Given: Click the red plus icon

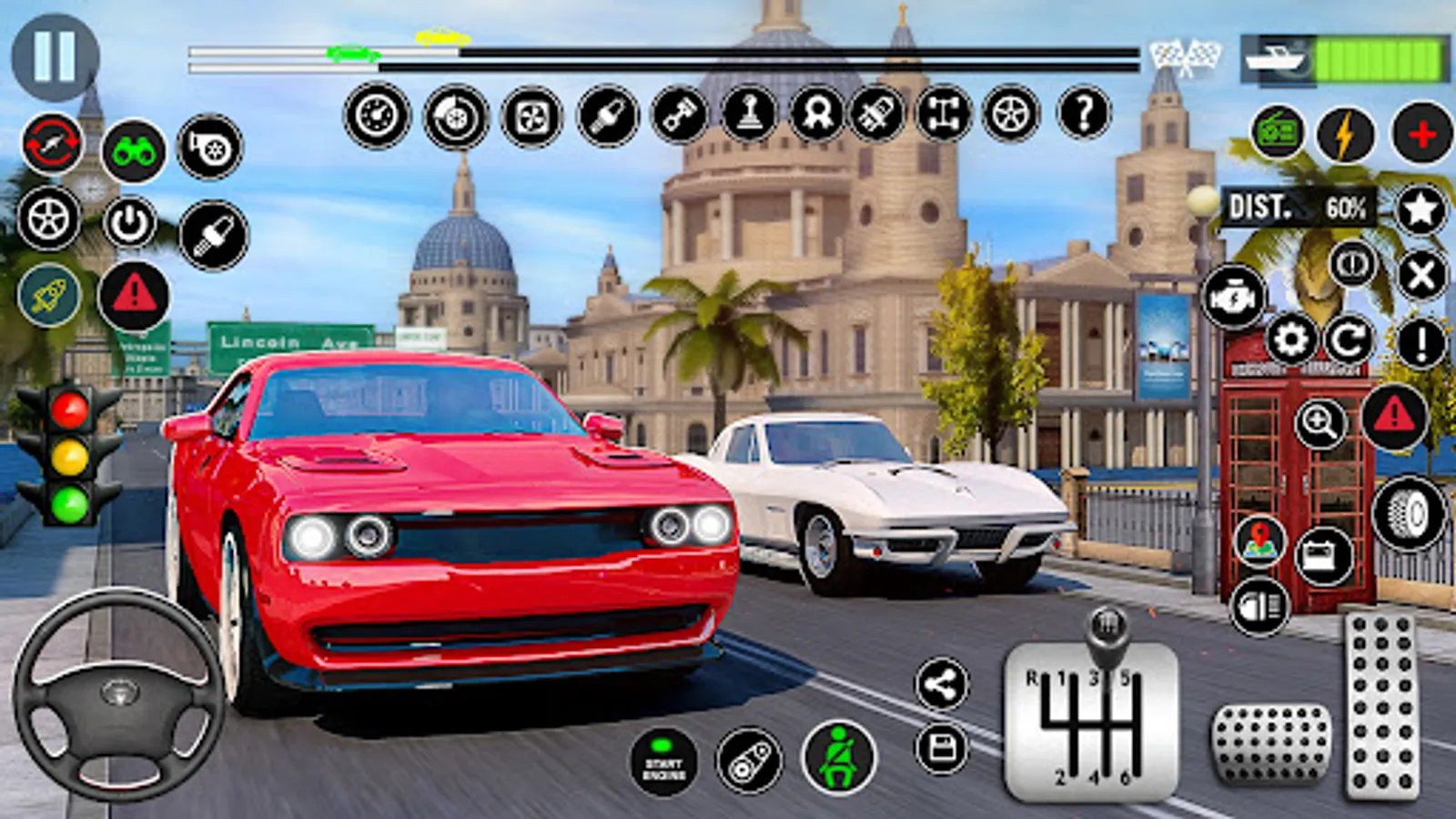Looking at the screenshot, I should [1421, 135].
